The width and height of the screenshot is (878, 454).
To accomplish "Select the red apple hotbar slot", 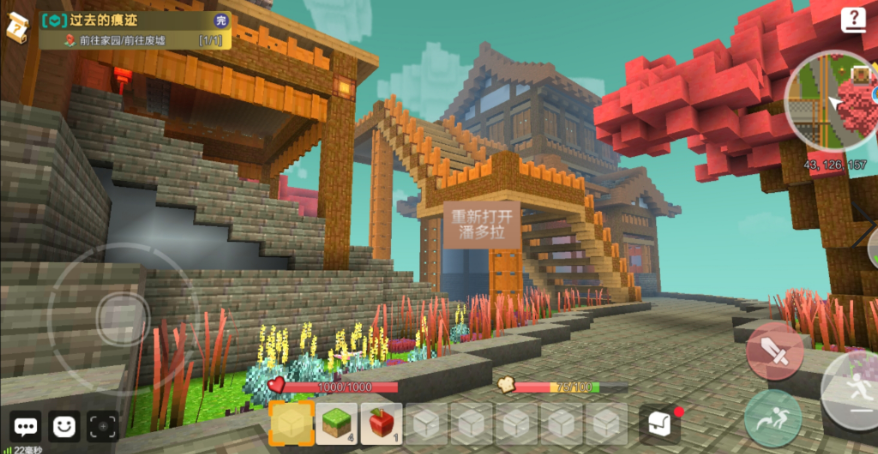I will 382,424.
